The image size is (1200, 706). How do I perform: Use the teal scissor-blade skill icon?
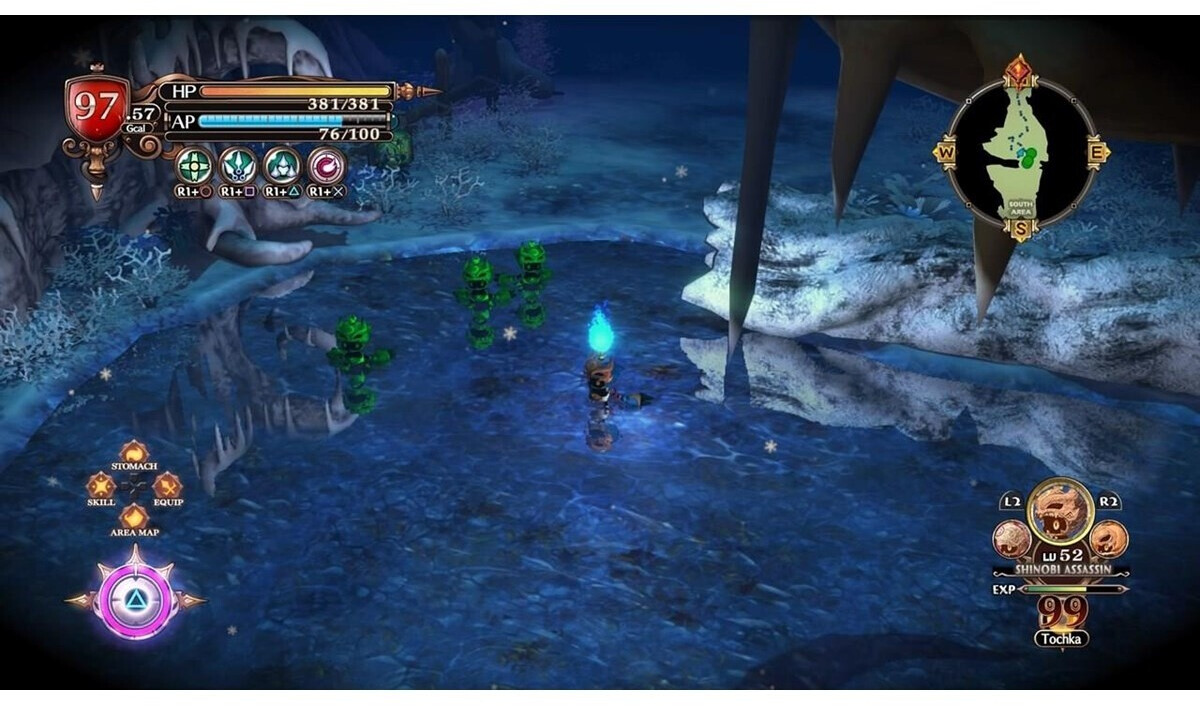239,165
